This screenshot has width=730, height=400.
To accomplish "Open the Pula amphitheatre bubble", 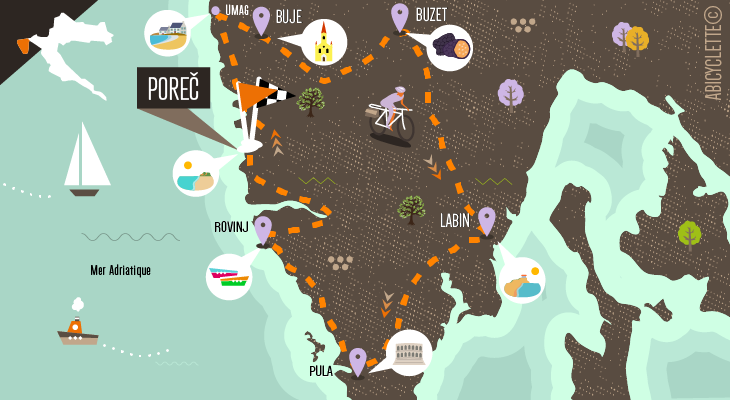I will pyautogui.click(x=409, y=352).
